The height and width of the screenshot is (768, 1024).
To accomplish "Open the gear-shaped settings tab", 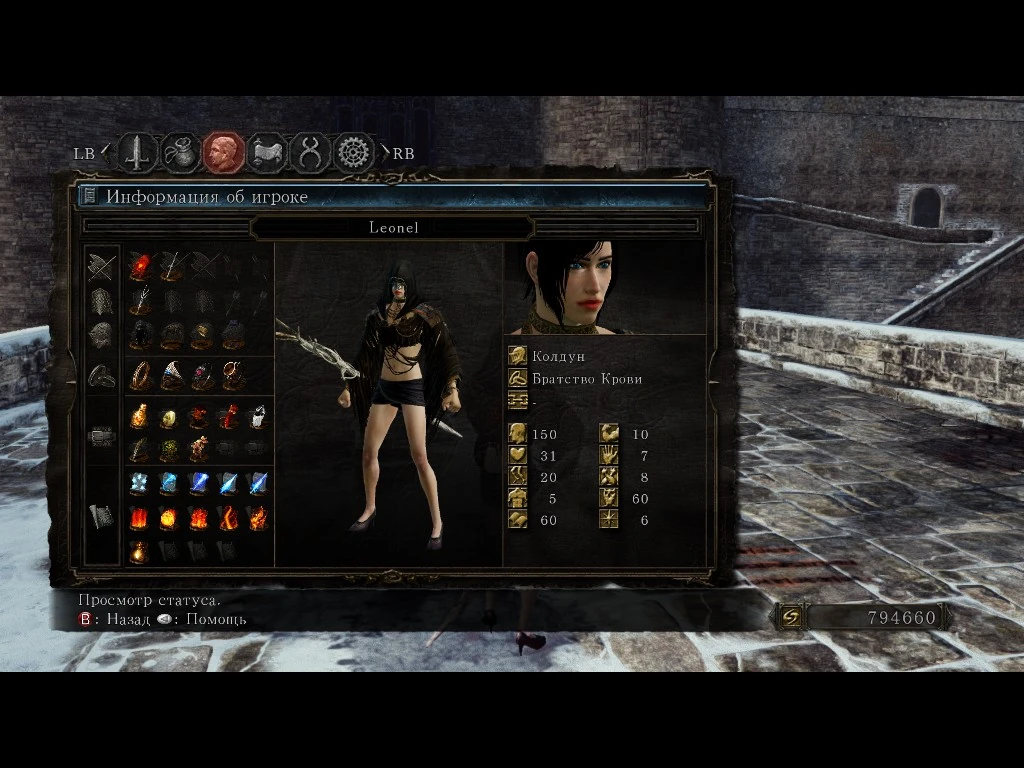I will point(353,153).
